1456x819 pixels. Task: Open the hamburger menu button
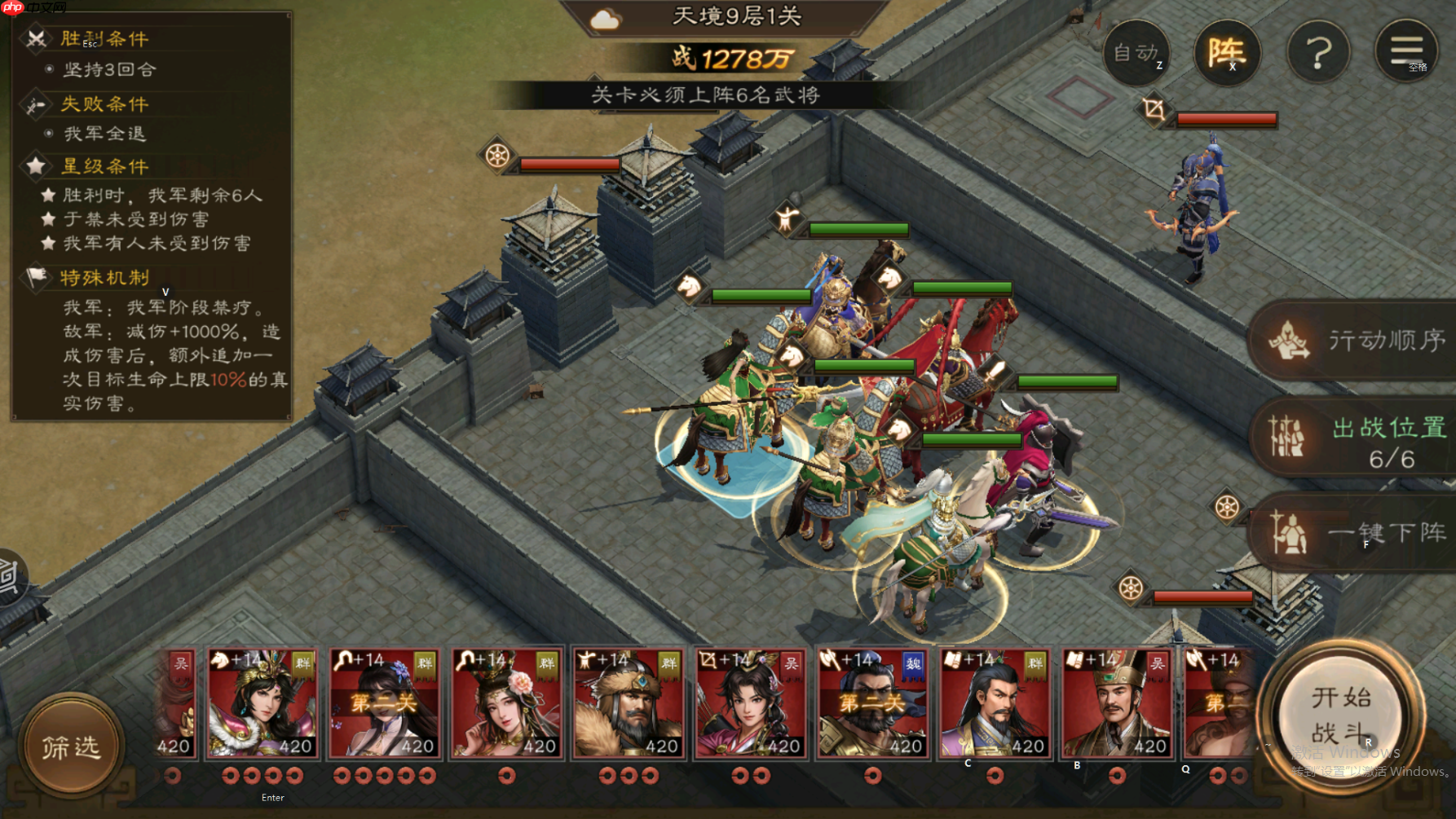(x=1406, y=51)
